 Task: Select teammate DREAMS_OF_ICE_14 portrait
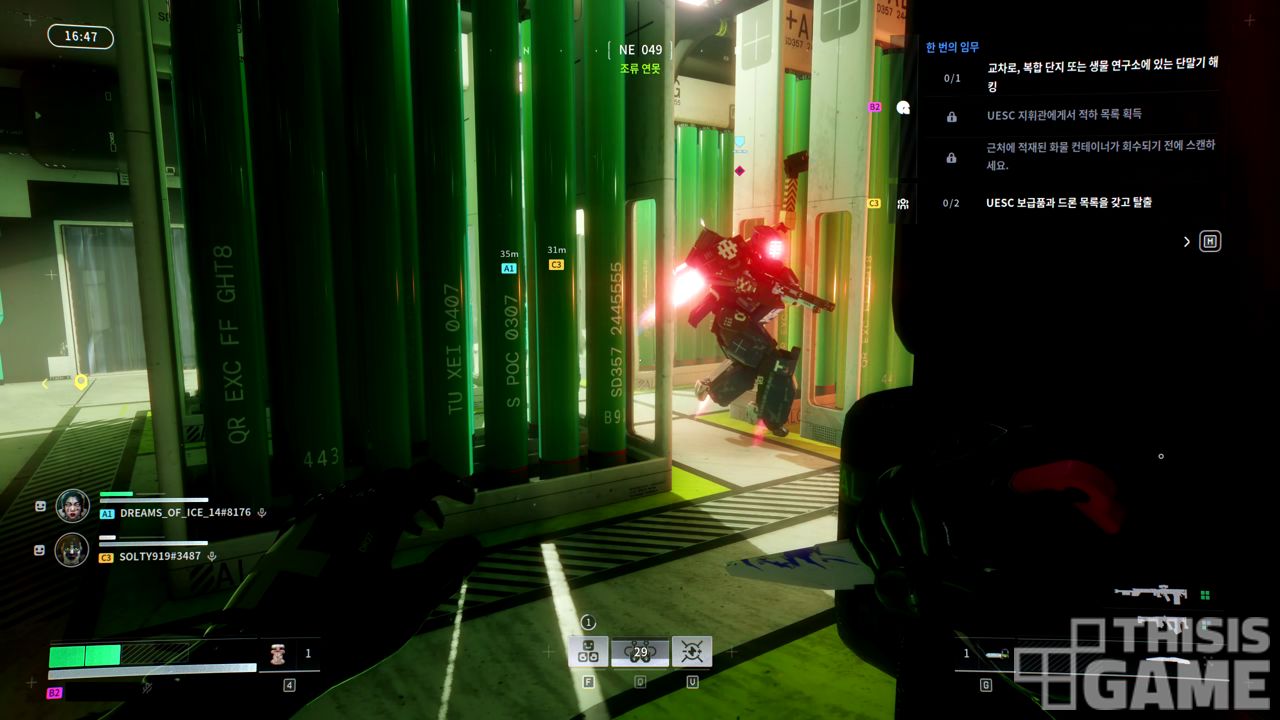(73, 505)
